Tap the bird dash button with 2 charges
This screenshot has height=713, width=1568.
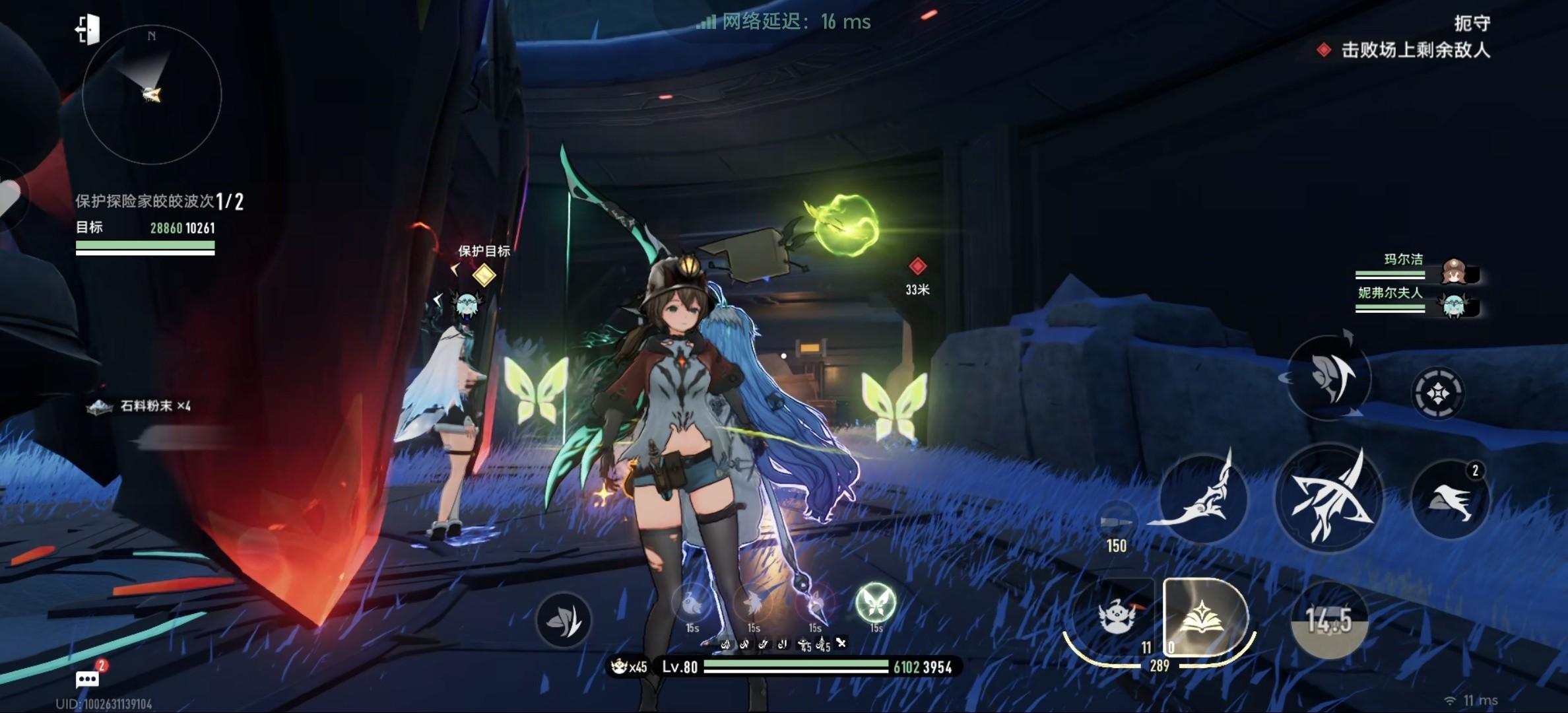pyautogui.click(x=1449, y=500)
